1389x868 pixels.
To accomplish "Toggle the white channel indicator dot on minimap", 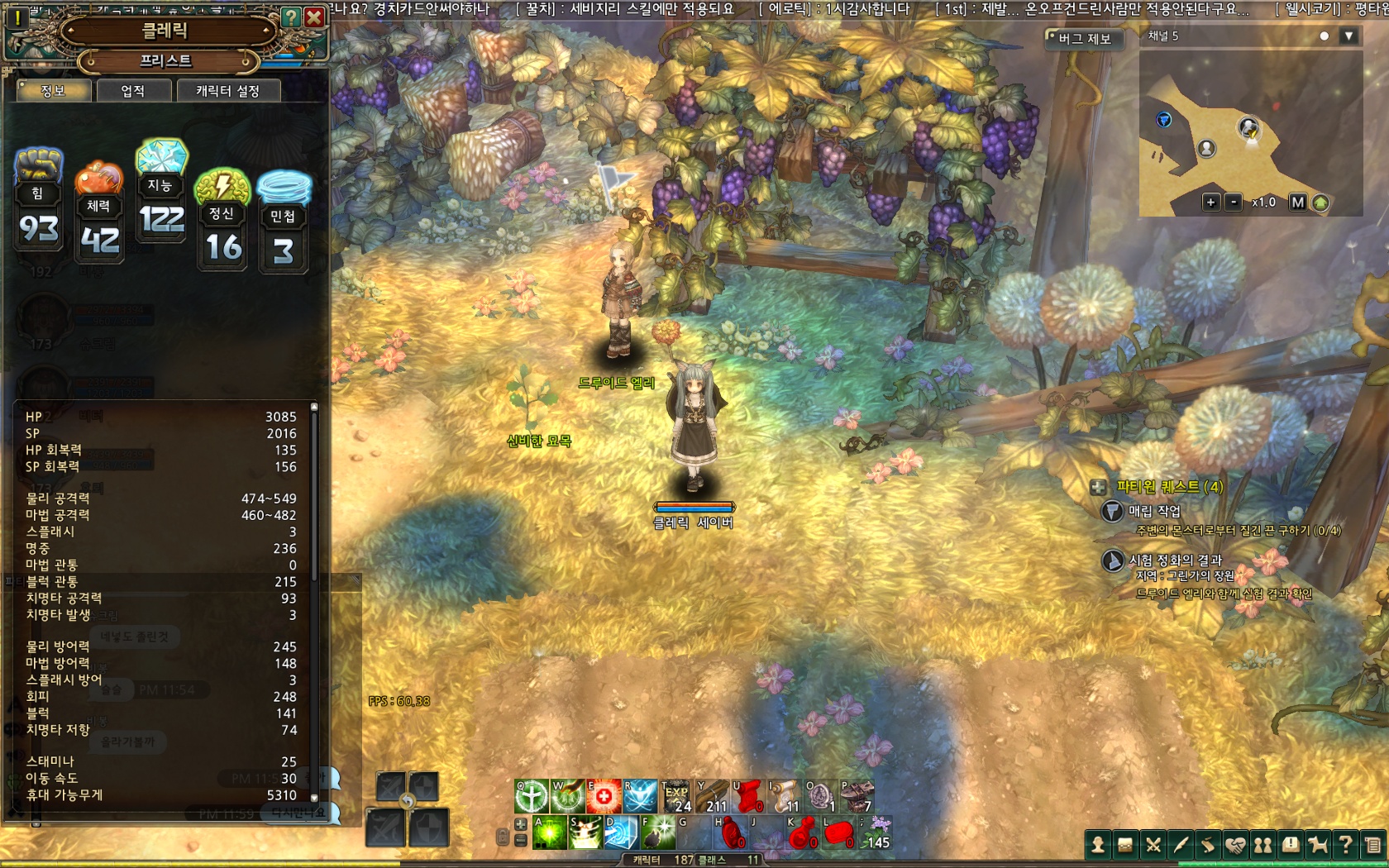I will point(1325,36).
